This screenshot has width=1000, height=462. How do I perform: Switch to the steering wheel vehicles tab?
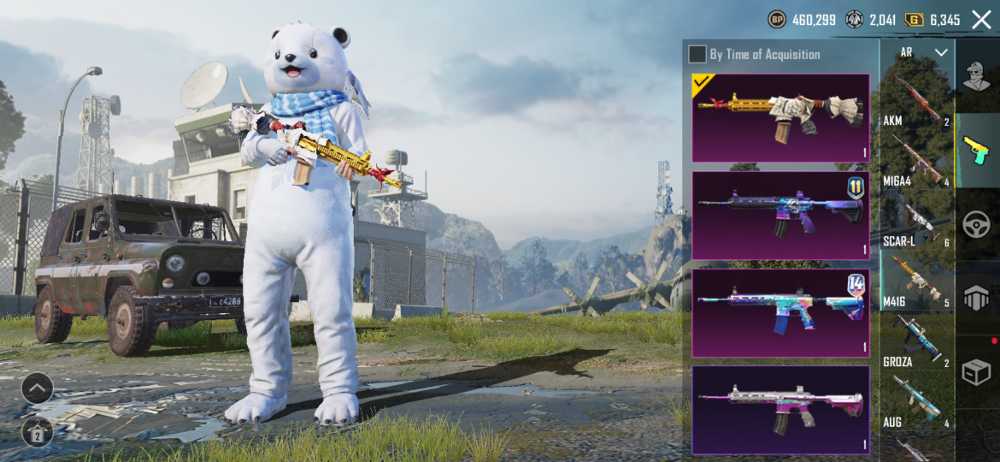click(977, 225)
